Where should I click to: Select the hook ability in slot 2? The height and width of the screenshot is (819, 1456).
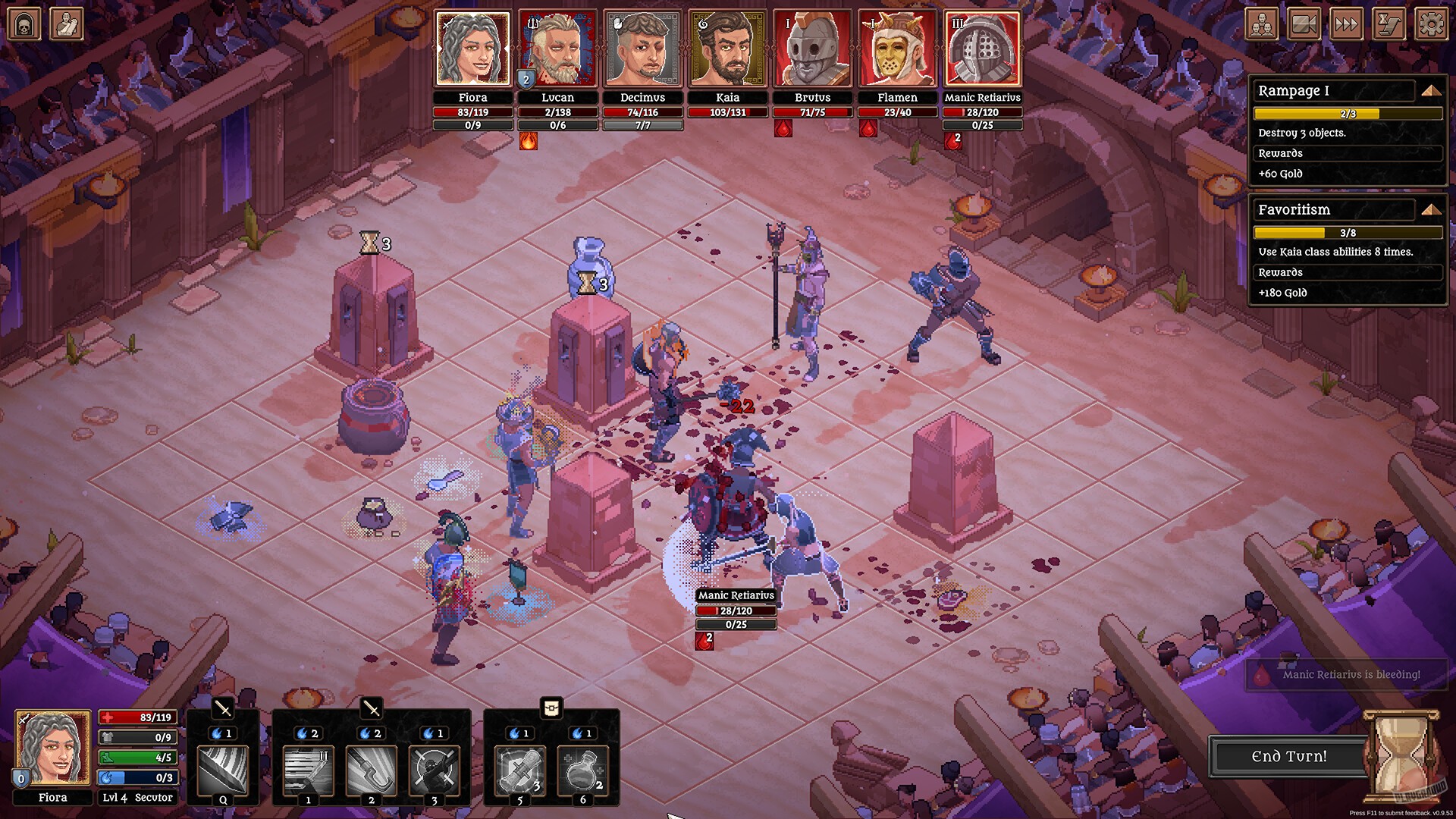pyautogui.click(x=372, y=771)
